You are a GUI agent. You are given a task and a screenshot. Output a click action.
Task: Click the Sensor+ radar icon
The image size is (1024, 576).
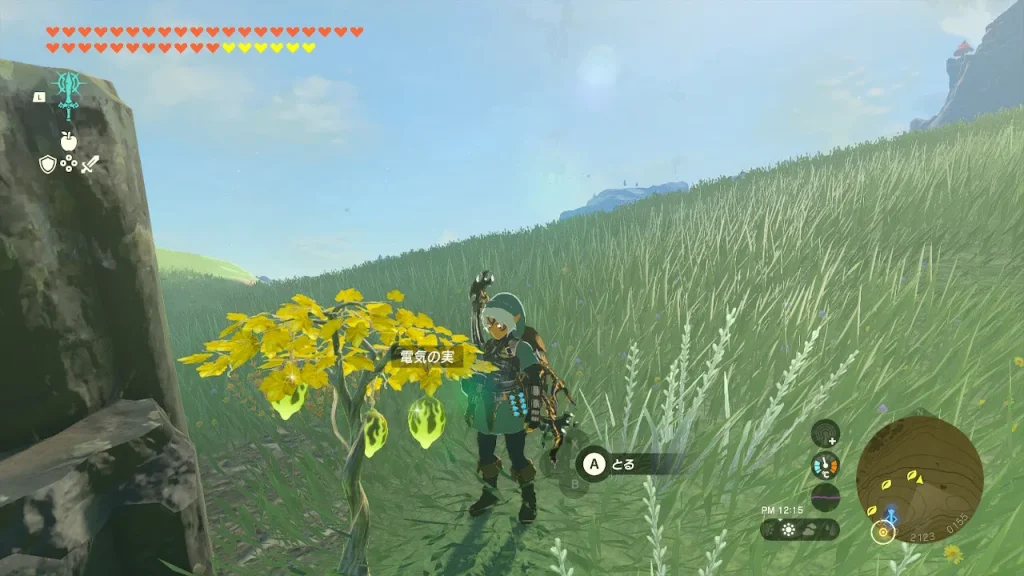coord(825,434)
